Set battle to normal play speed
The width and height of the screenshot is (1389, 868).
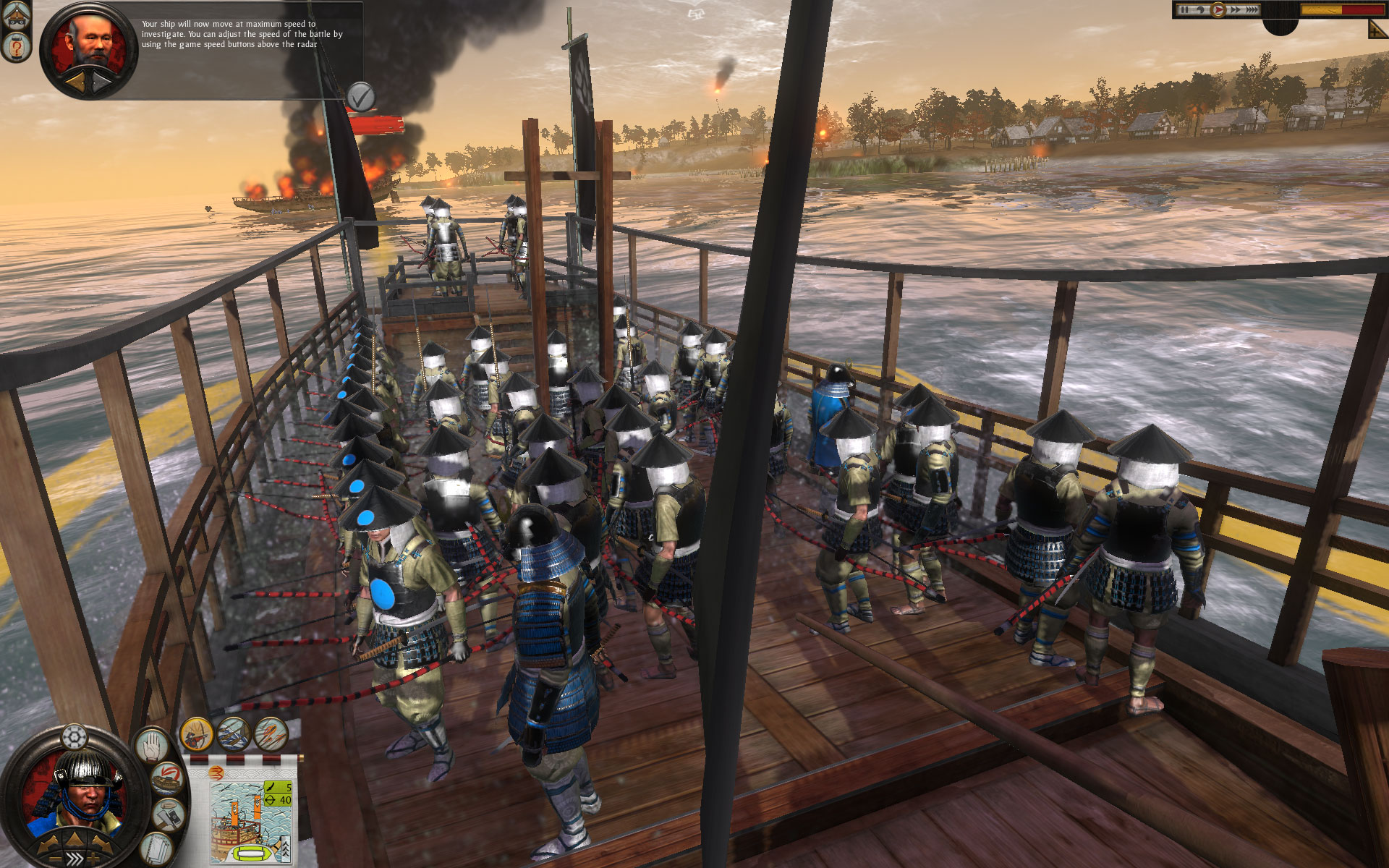(x=1218, y=10)
